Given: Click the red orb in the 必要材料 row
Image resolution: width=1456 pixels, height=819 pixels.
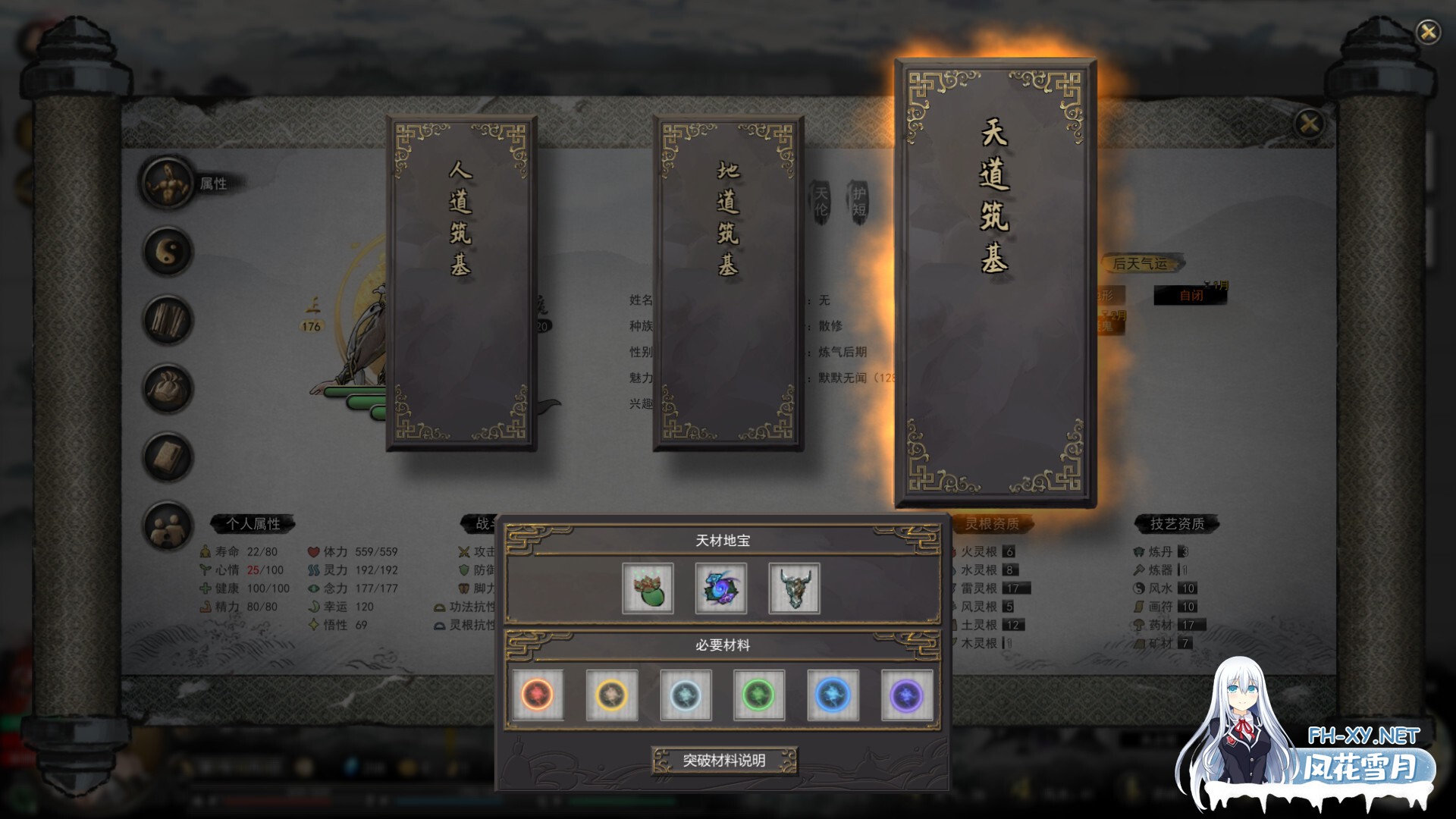Looking at the screenshot, I should [x=540, y=694].
